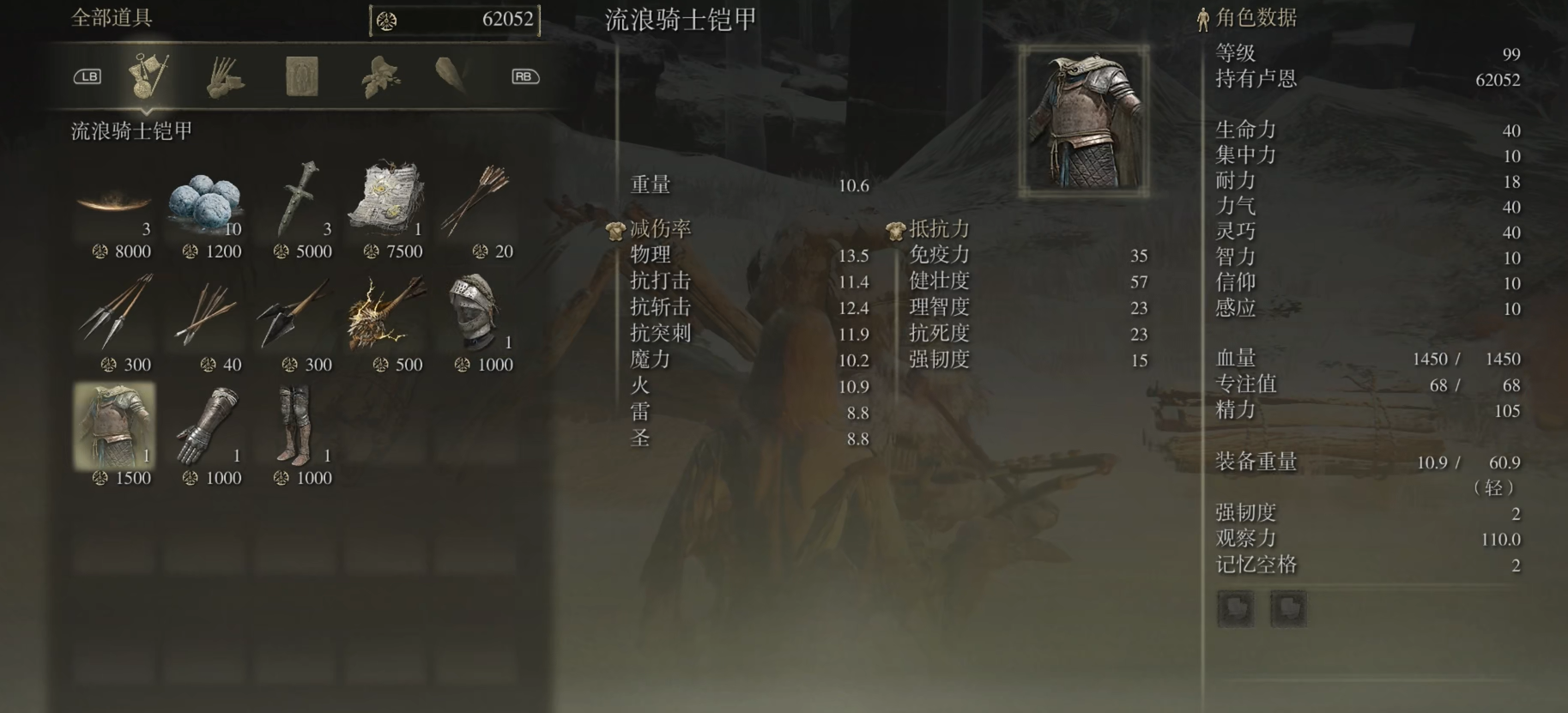Switch to the skeletal hand category tab

225,76
